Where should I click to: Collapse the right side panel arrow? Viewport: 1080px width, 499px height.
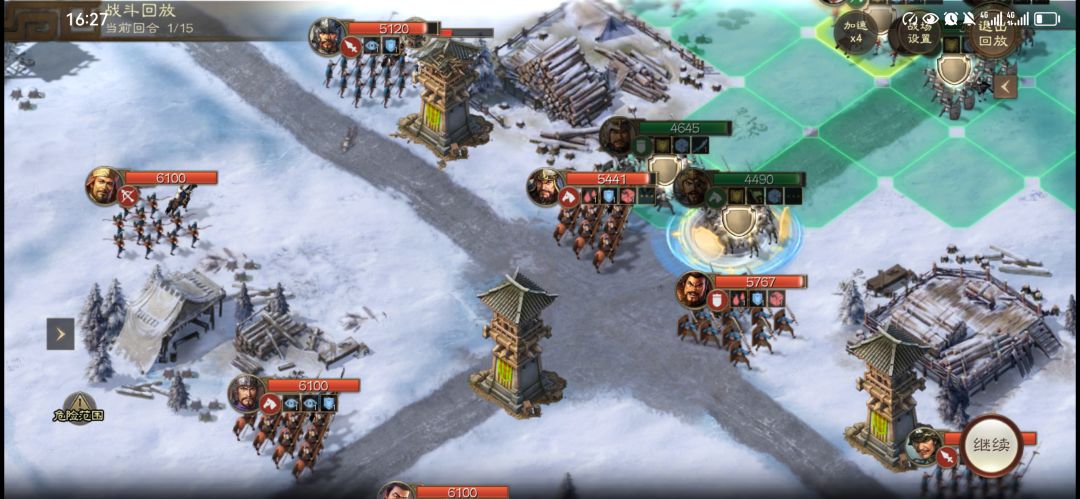(x=1005, y=86)
